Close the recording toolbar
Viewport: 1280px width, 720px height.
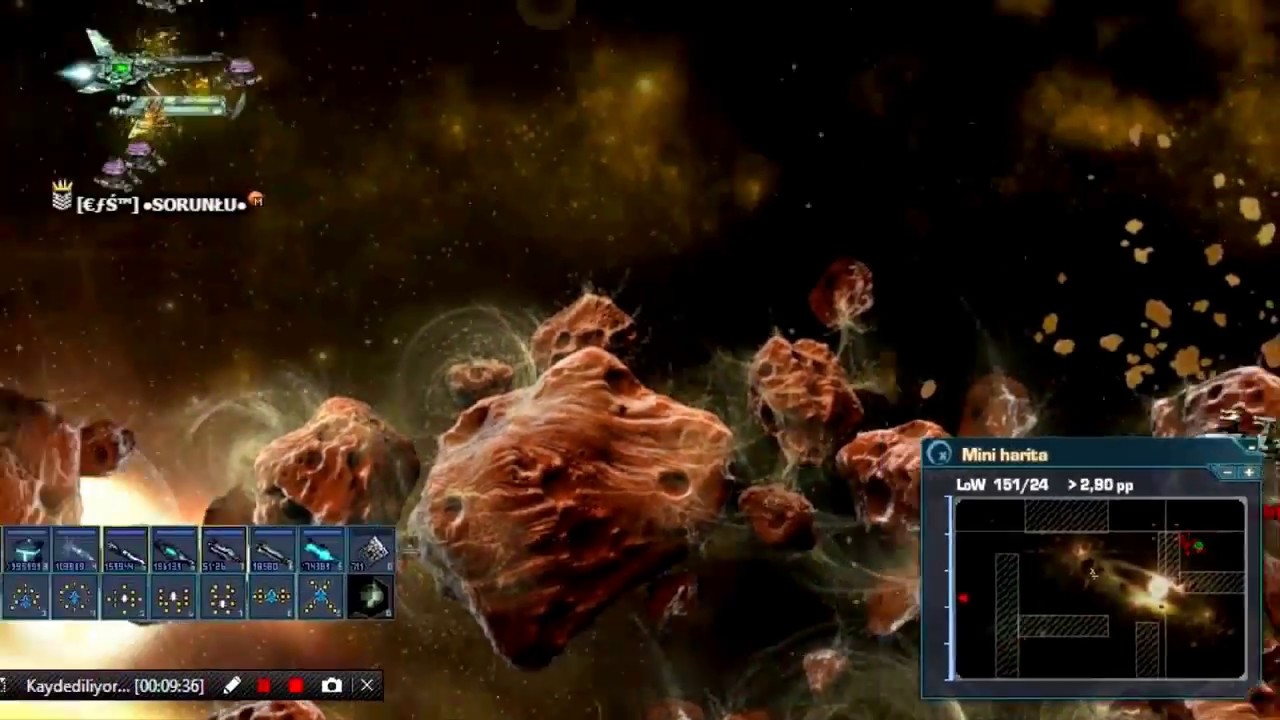point(367,686)
